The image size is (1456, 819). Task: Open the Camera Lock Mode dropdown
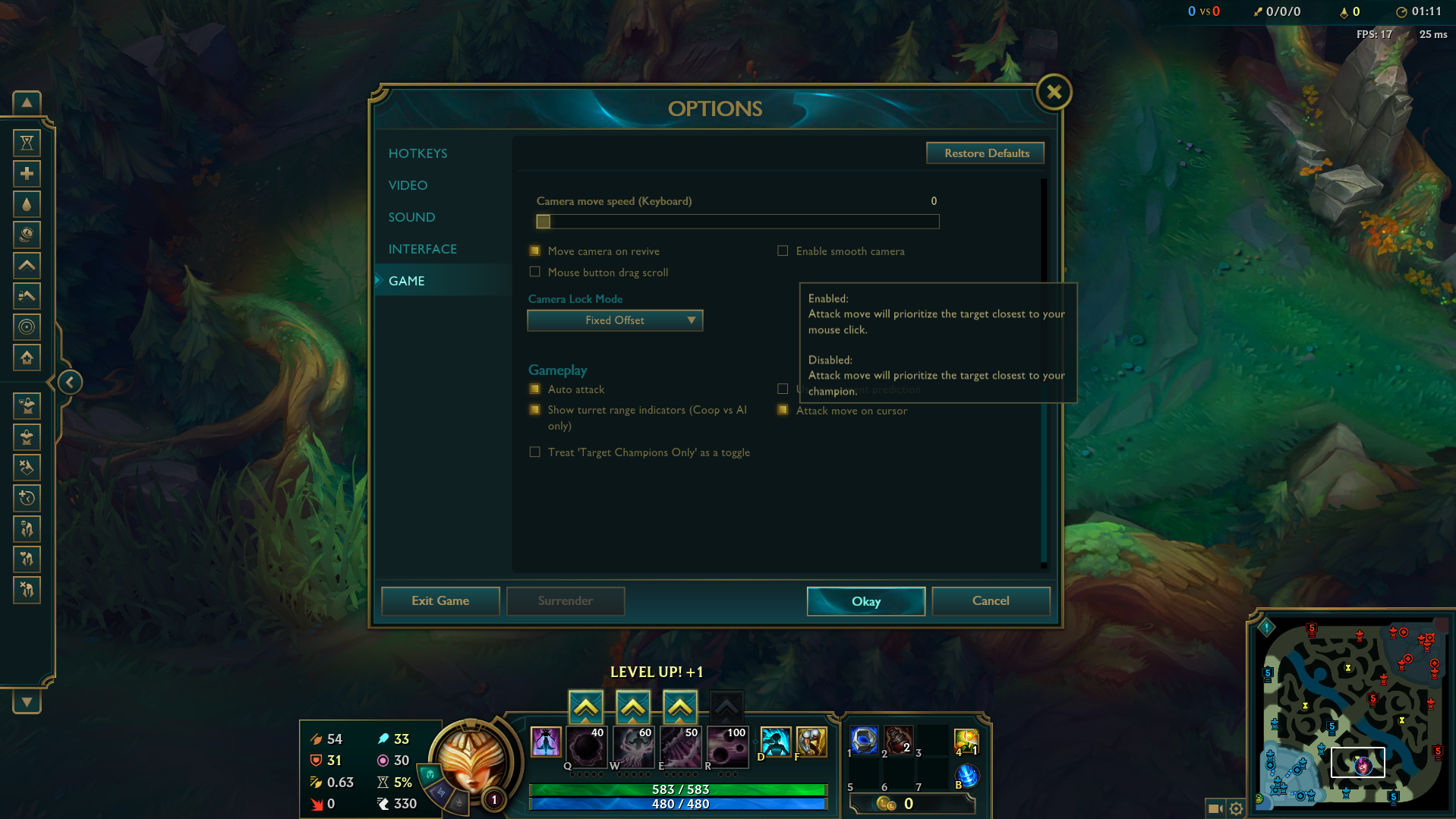[614, 320]
